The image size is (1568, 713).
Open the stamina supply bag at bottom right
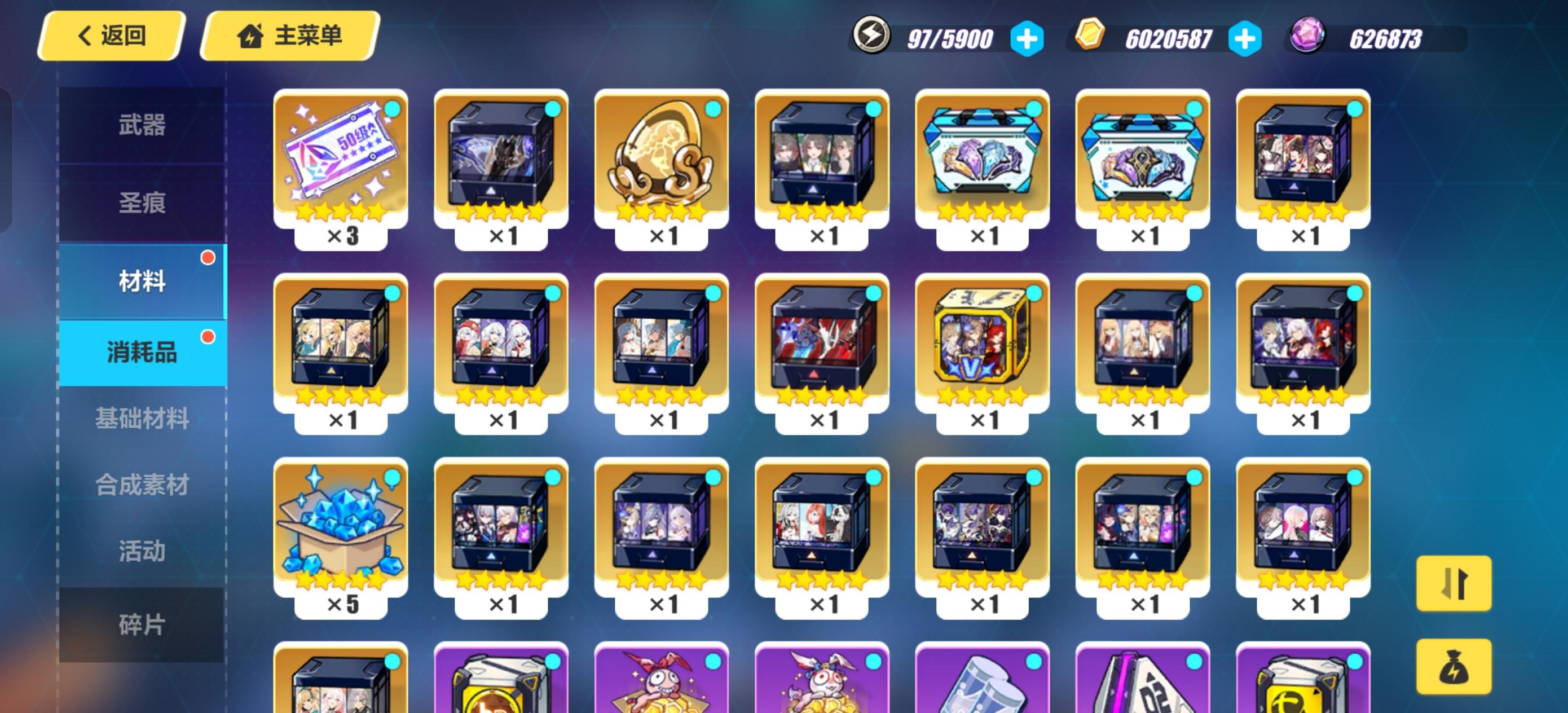point(1455,667)
